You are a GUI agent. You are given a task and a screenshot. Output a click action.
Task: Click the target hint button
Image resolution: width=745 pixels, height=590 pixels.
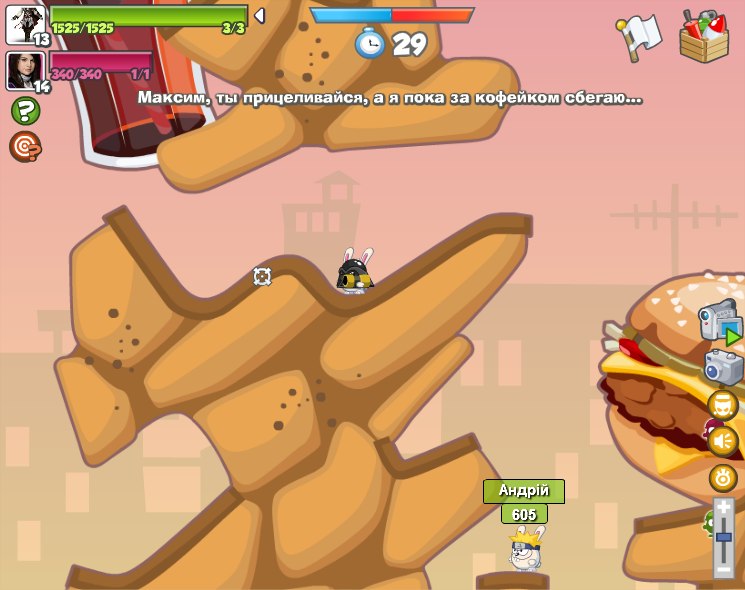[x=25, y=147]
